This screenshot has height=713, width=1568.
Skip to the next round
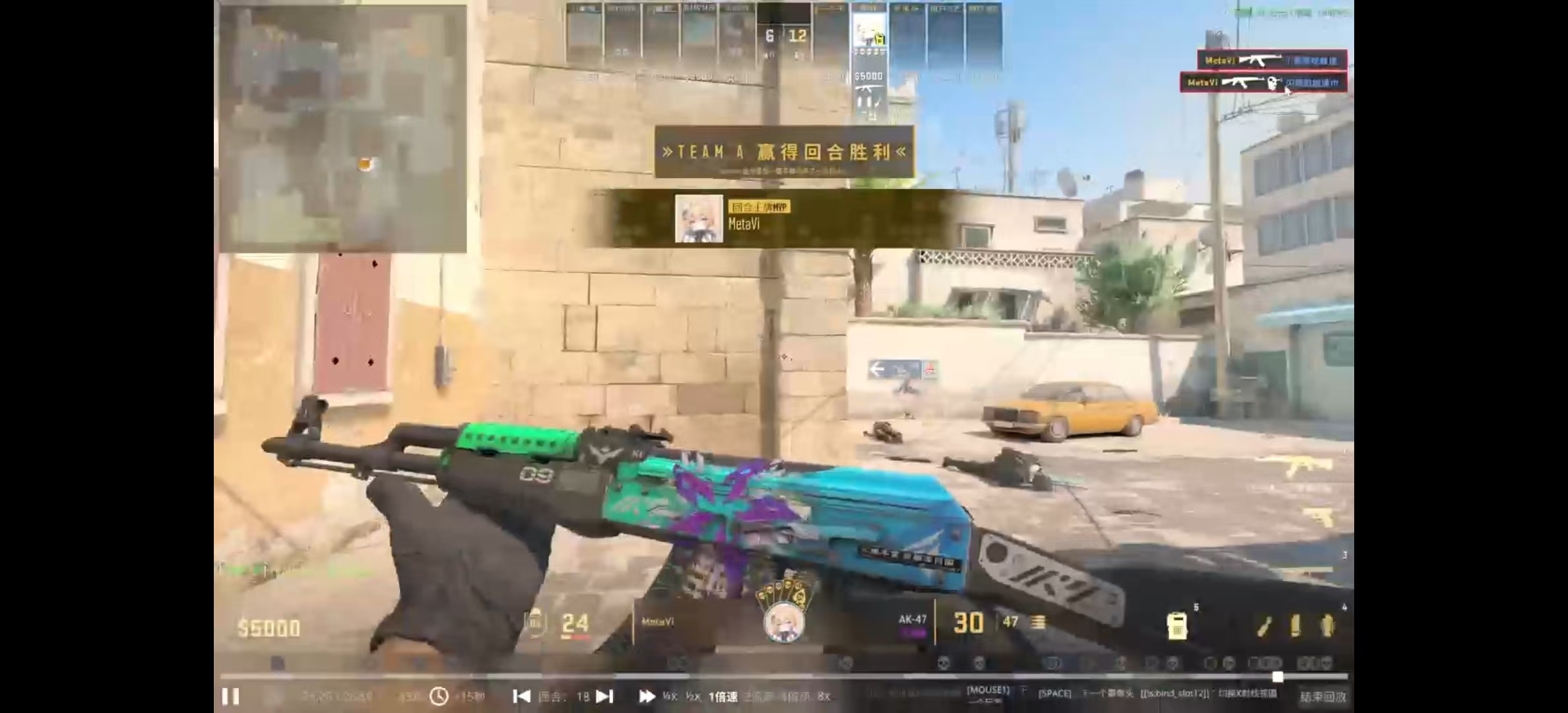(604, 696)
